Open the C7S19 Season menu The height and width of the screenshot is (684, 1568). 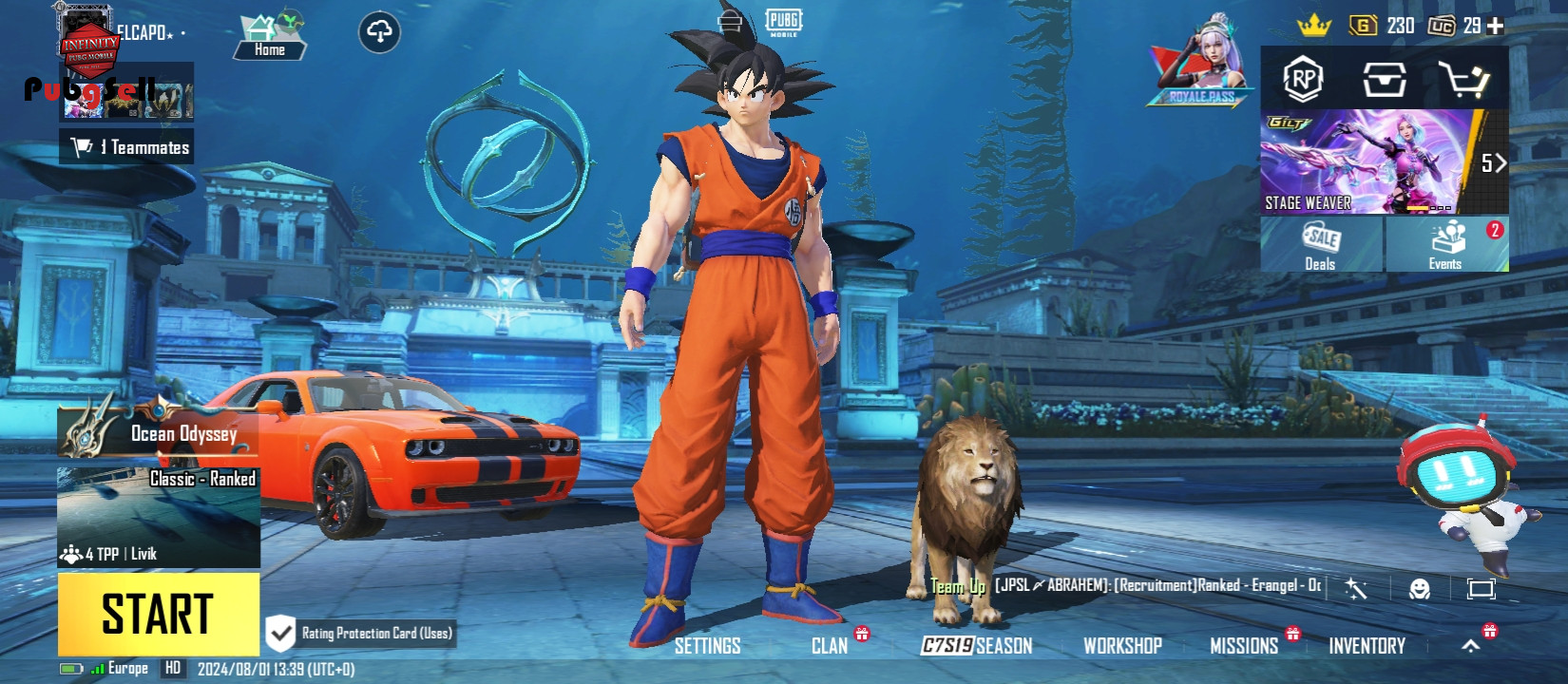(x=977, y=646)
